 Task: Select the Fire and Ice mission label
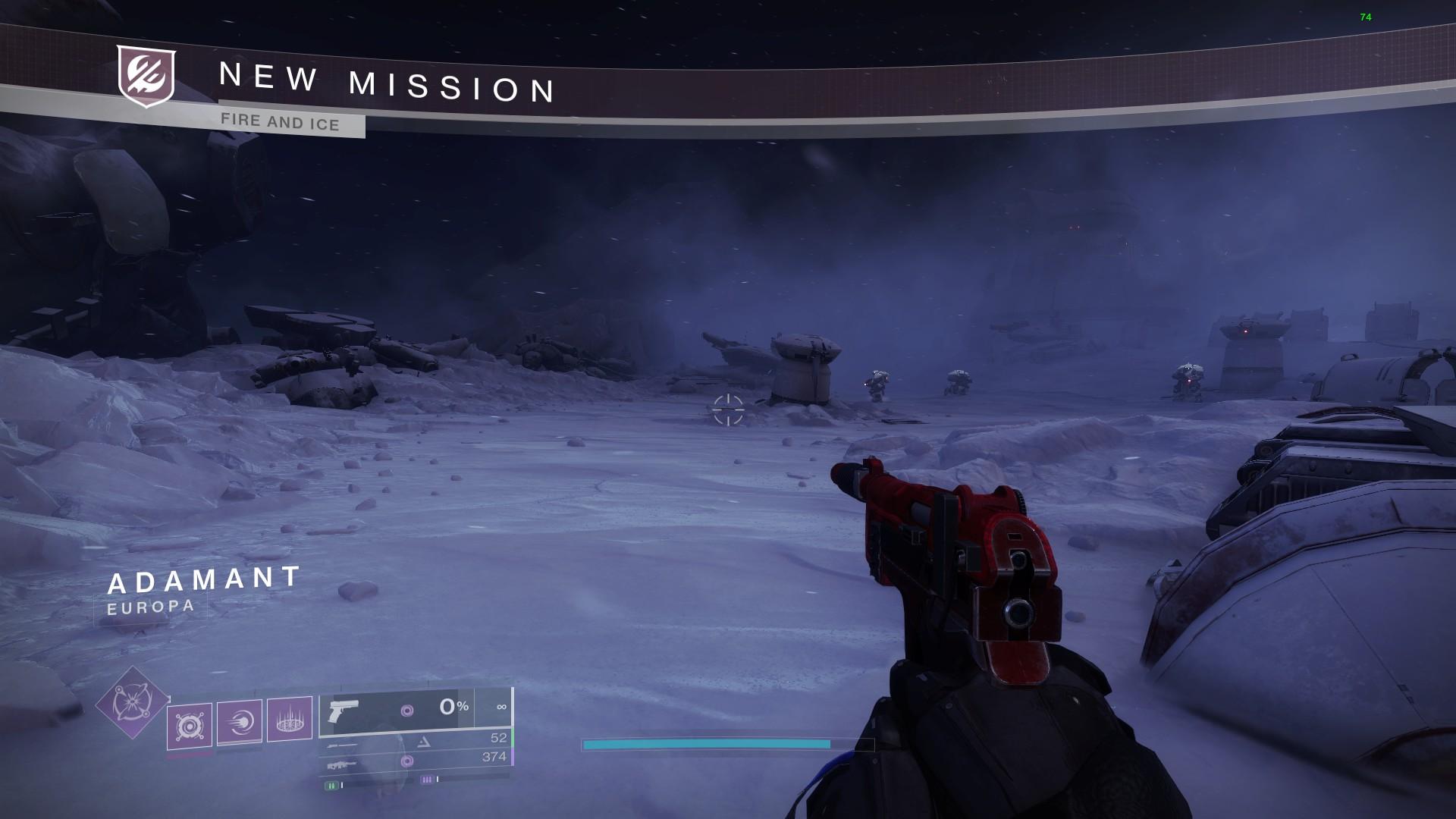(x=281, y=121)
